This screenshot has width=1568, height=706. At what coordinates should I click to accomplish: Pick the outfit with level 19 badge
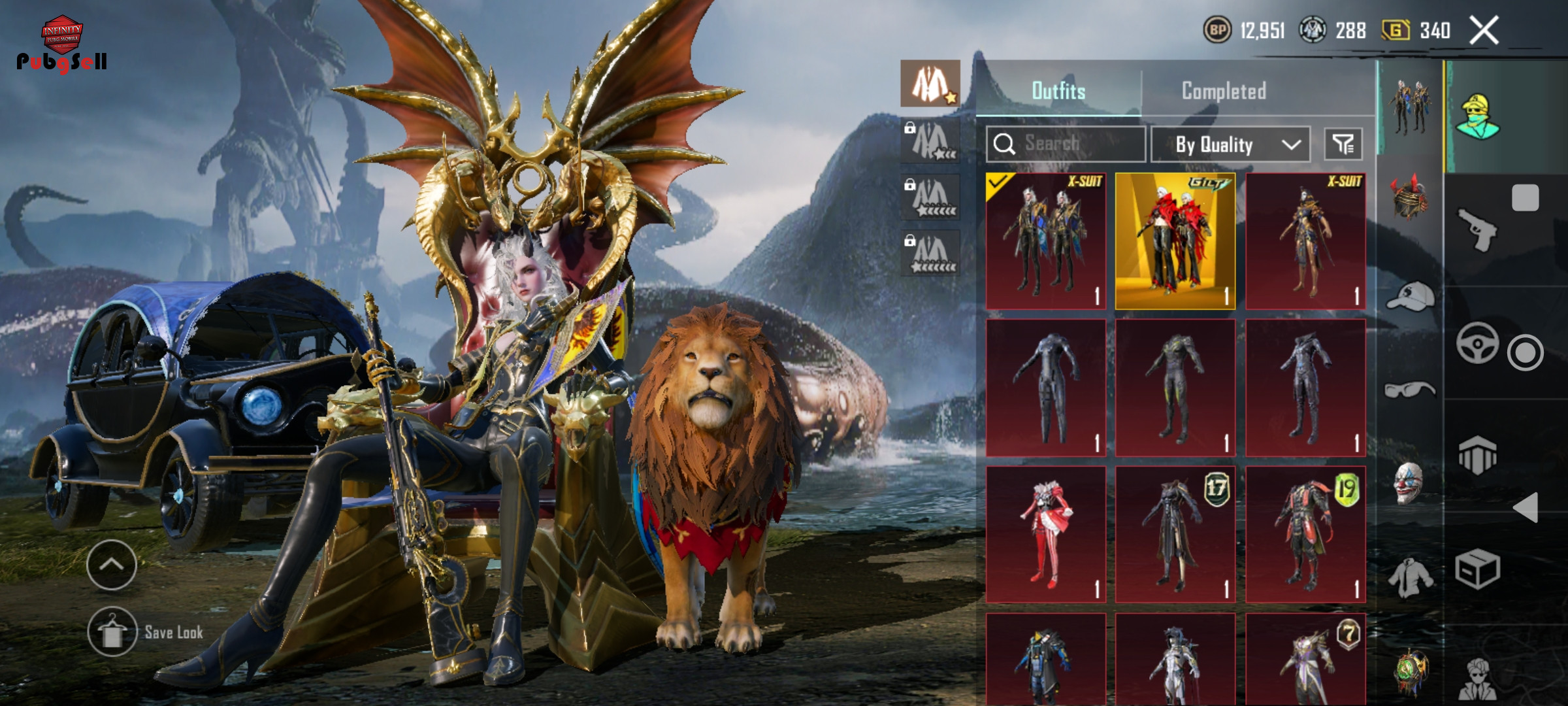(1305, 534)
